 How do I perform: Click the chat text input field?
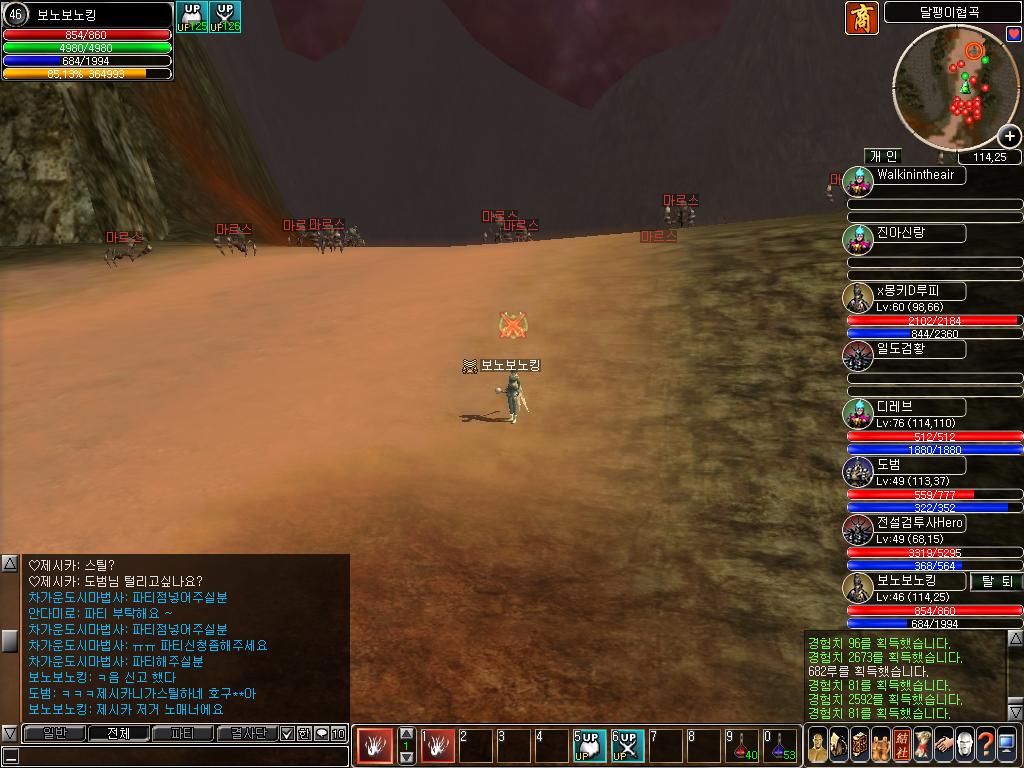point(180,756)
